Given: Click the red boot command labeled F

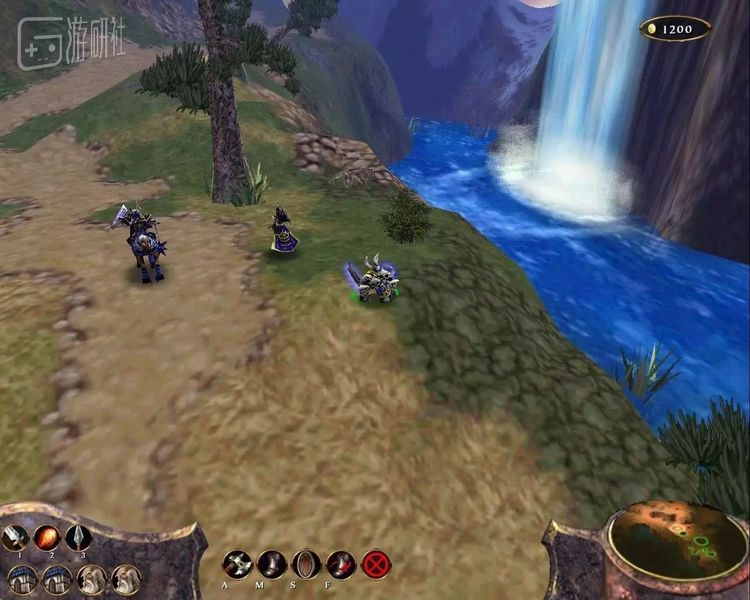Looking at the screenshot, I should click(x=341, y=564).
